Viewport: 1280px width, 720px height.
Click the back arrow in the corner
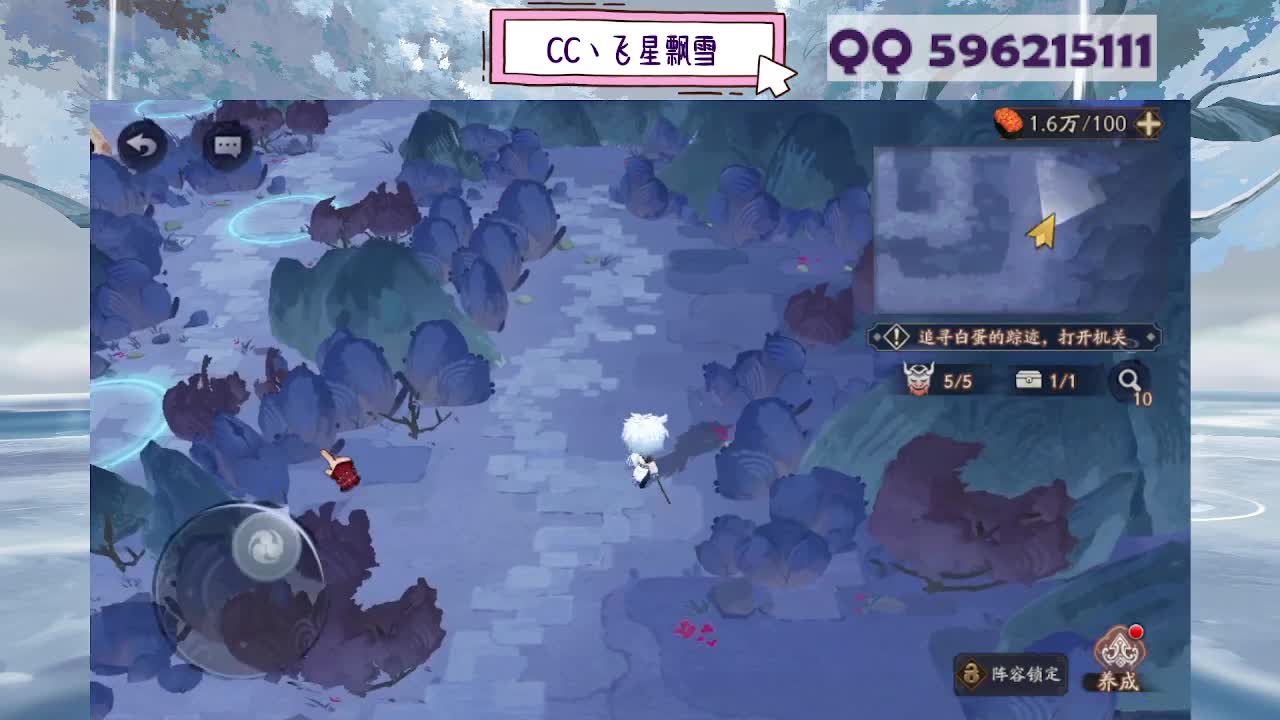point(143,146)
